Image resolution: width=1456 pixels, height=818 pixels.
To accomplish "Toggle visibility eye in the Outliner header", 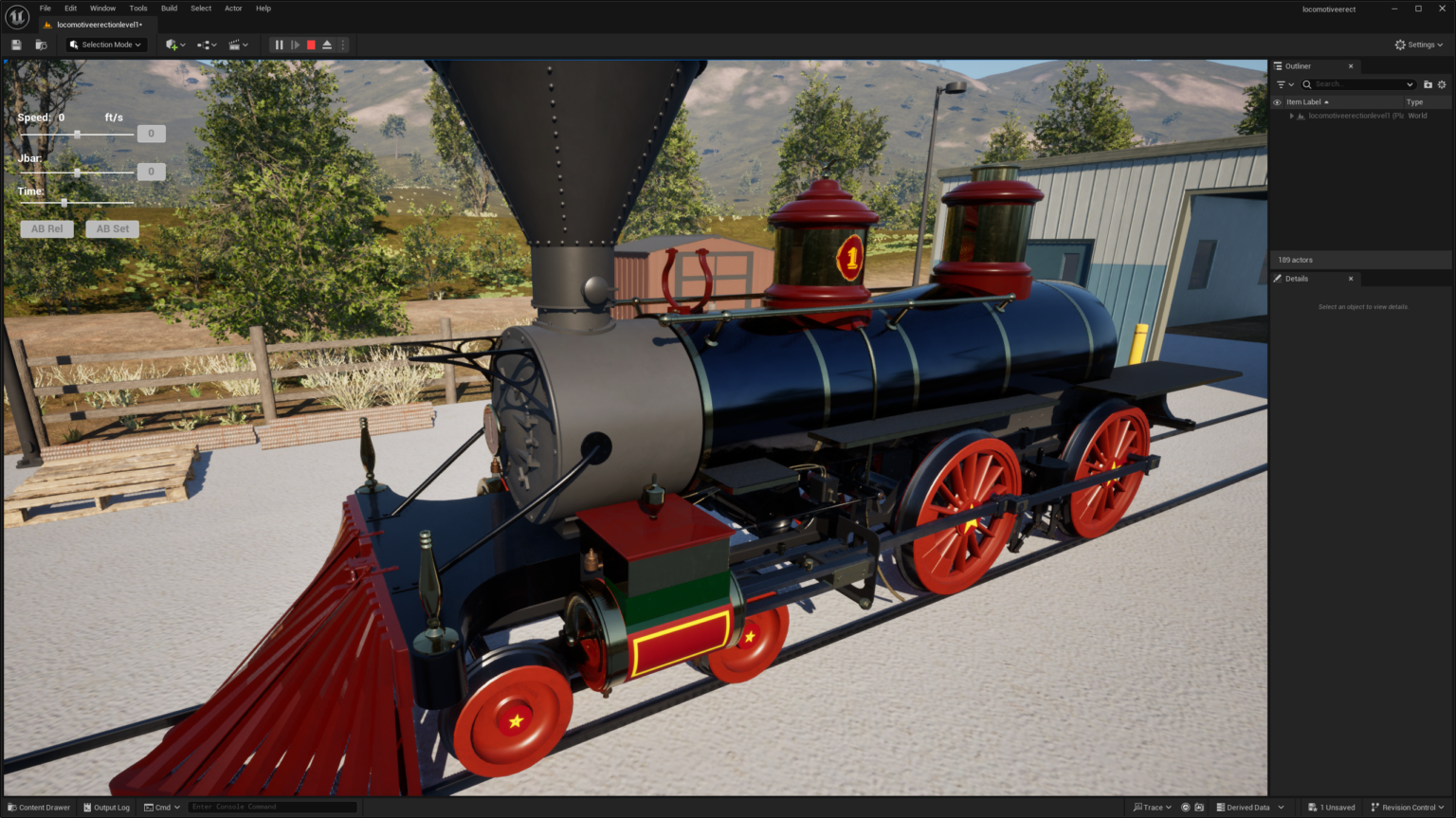I will [1277, 101].
